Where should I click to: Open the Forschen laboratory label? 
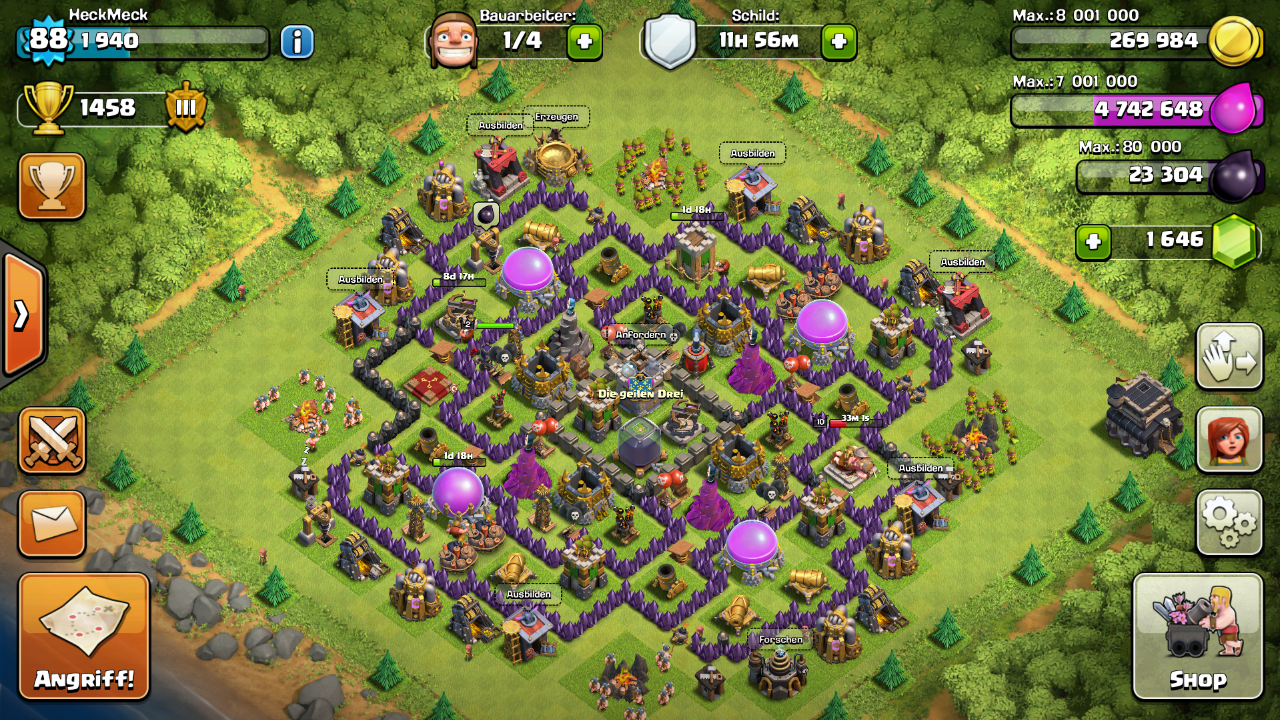click(x=780, y=639)
